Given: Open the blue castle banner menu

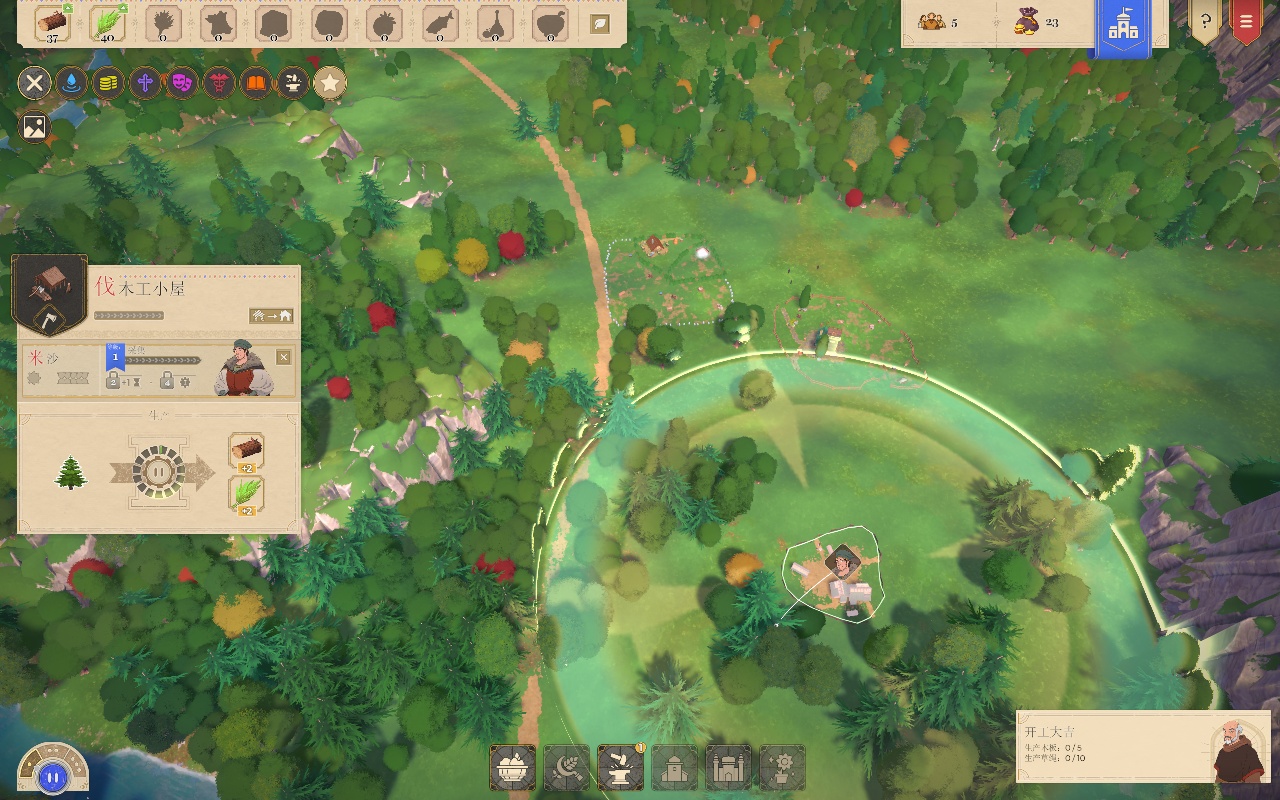Looking at the screenshot, I should (1123, 27).
